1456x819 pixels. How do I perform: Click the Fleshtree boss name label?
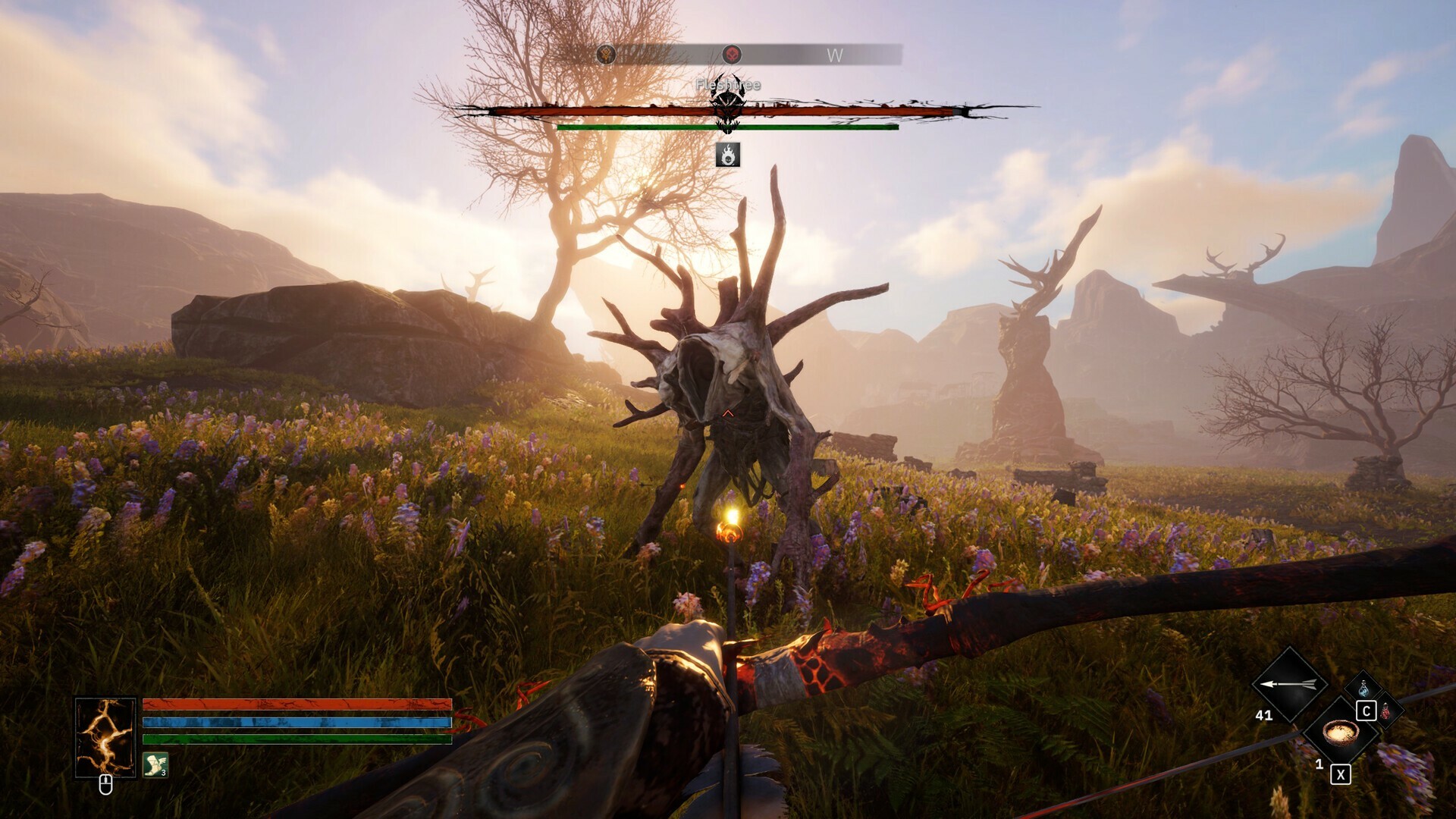728,85
